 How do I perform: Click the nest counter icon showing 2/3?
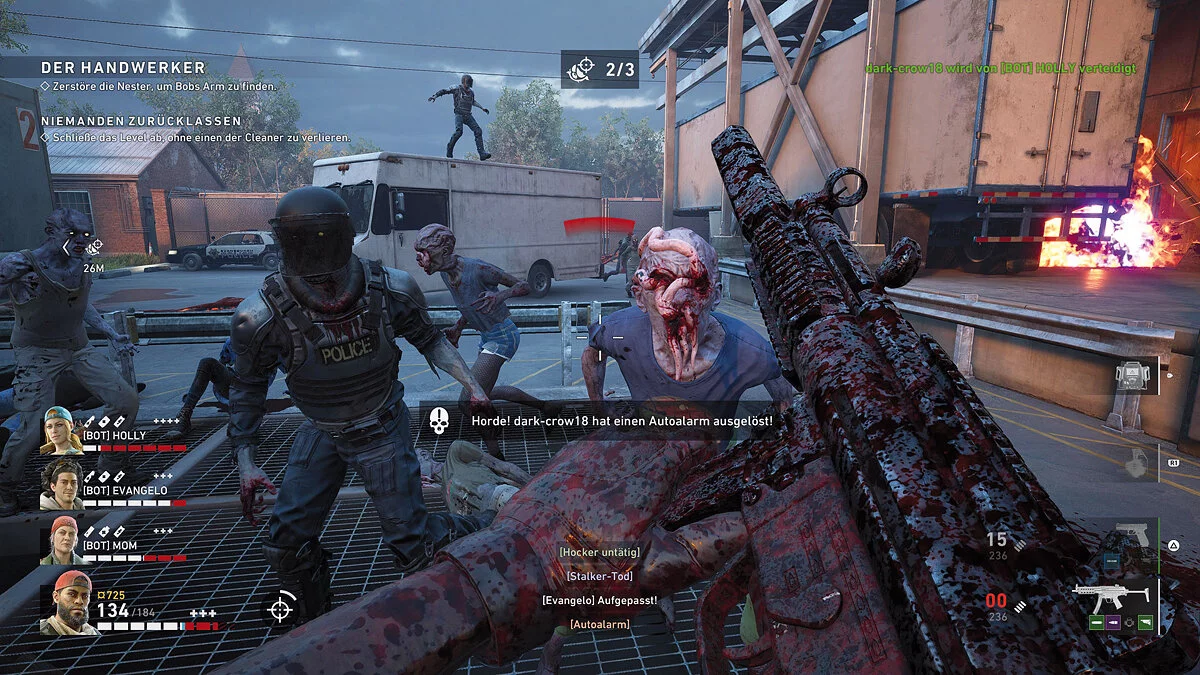[x=580, y=69]
